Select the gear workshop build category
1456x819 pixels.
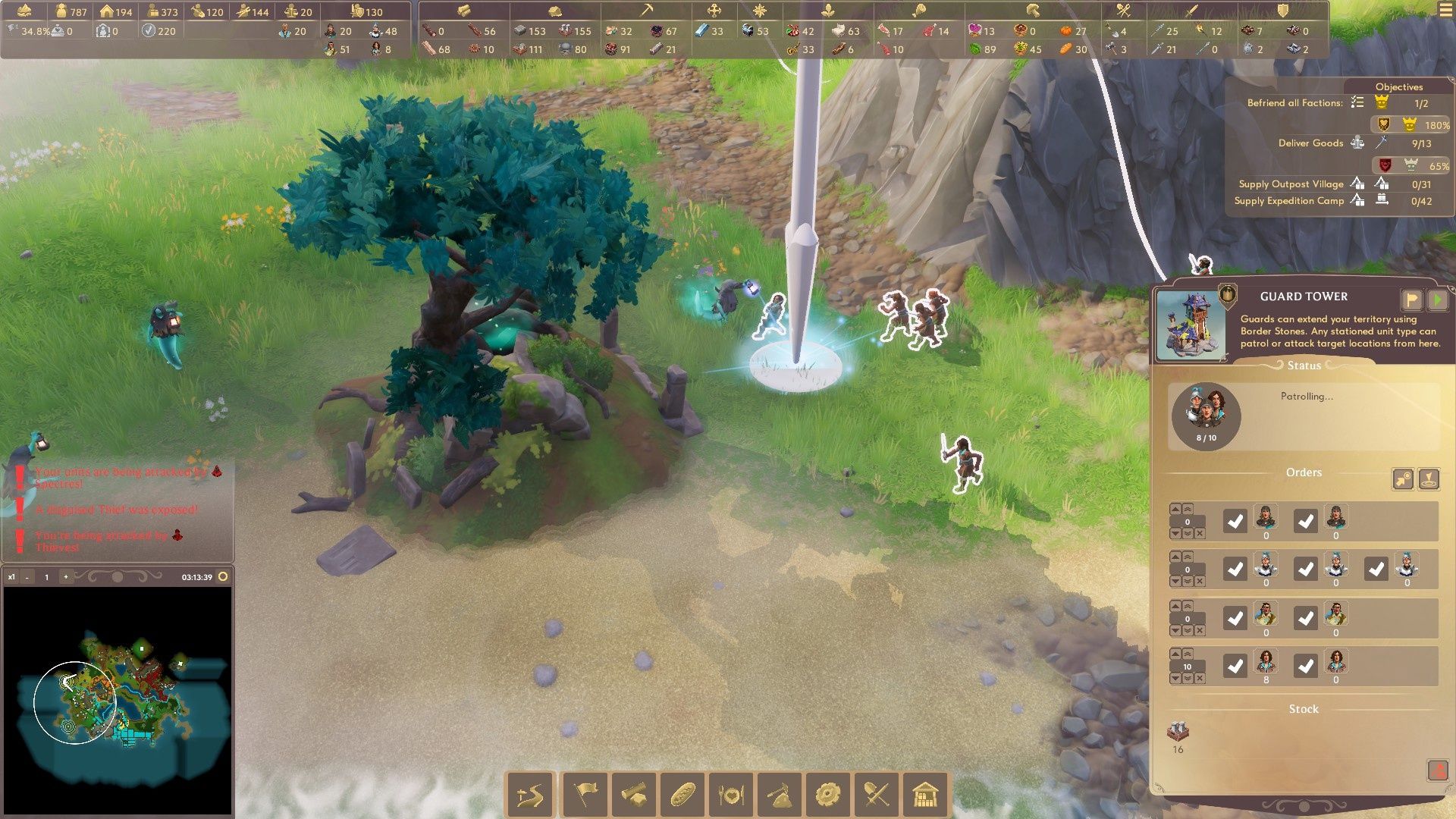(x=827, y=795)
